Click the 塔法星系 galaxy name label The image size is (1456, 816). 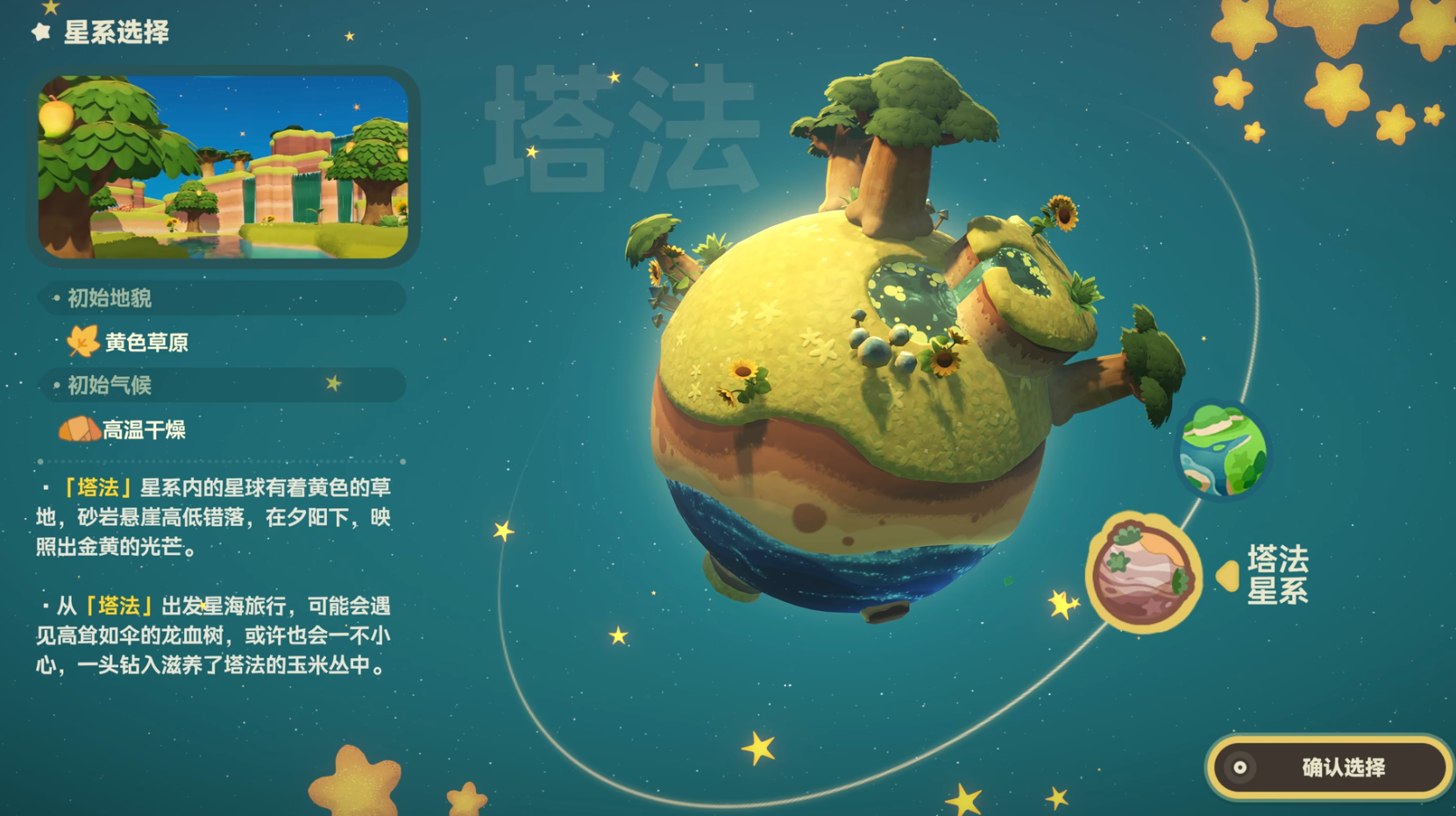pyautogui.click(x=1279, y=575)
